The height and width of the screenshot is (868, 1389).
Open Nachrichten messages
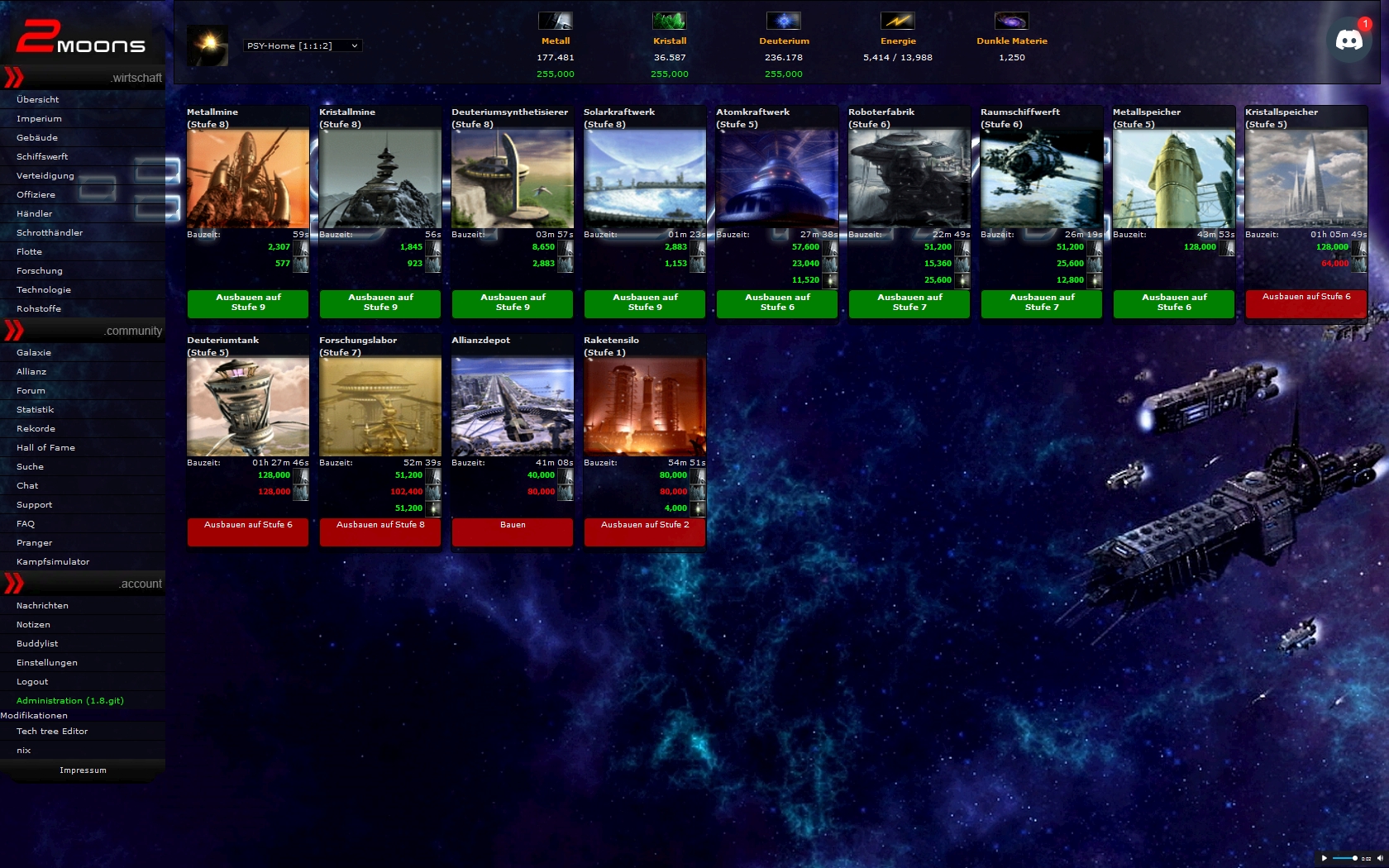pyautogui.click(x=42, y=605)
